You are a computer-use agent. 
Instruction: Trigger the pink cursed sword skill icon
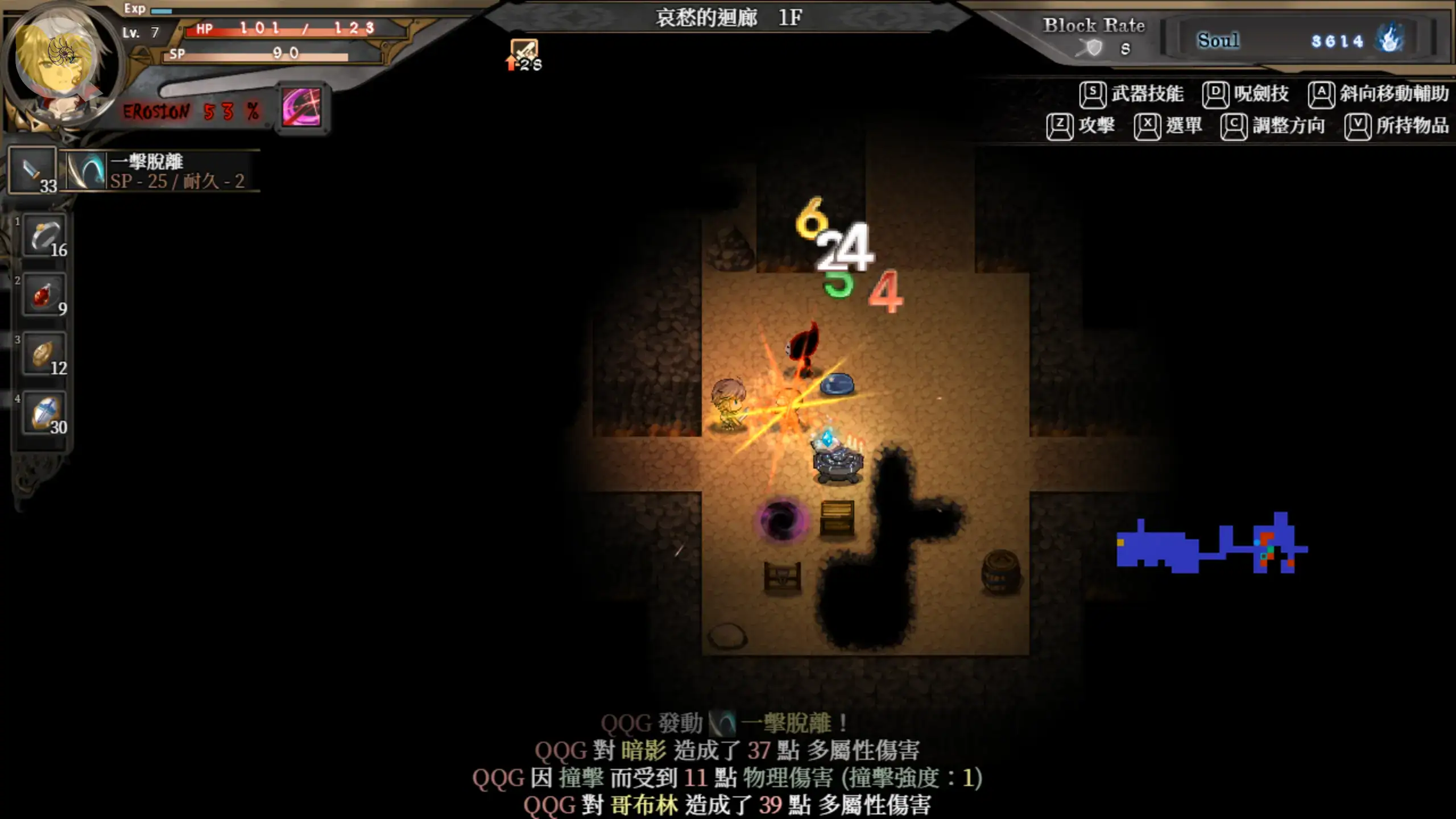[x=301, y=108]
